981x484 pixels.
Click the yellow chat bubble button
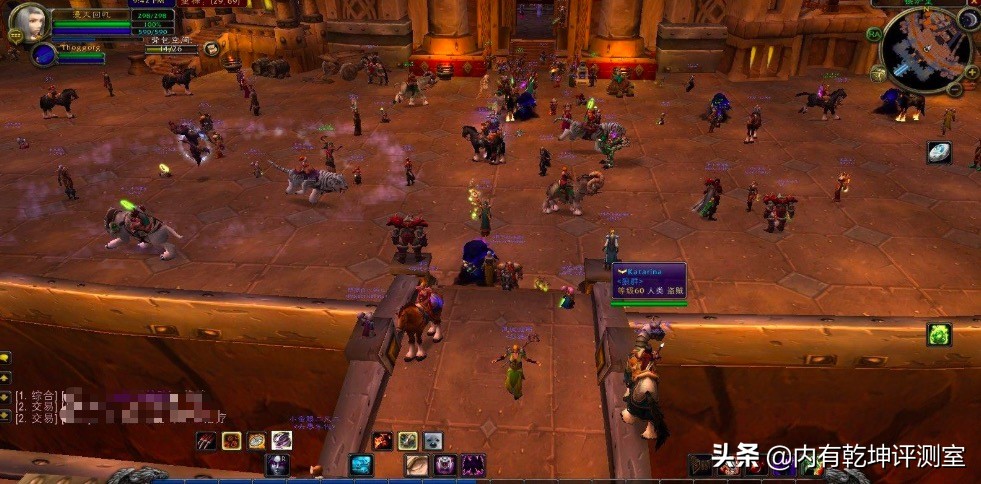click(5, 357)
